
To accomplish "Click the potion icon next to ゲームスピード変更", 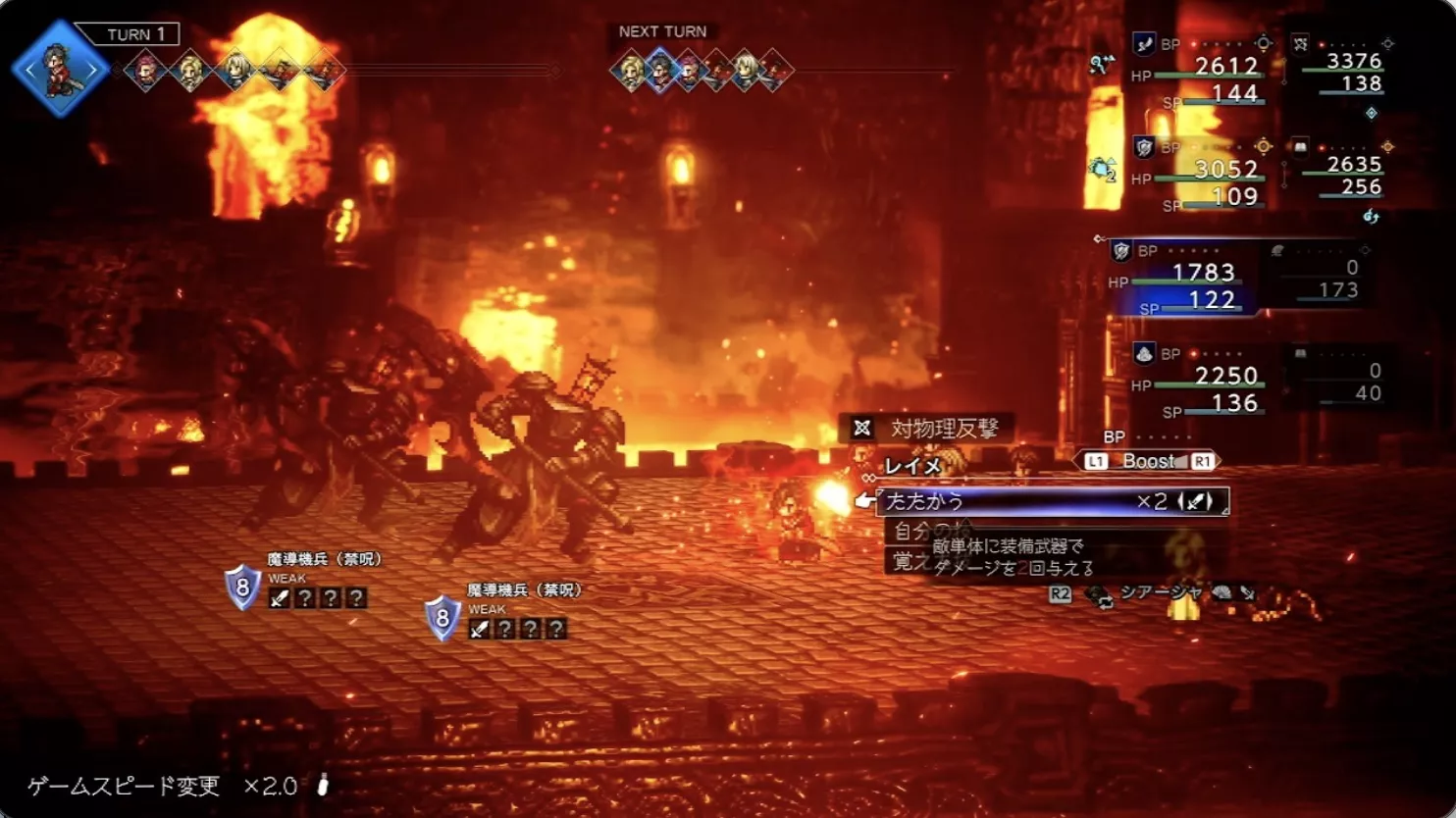I will click(x=324, y=787).
